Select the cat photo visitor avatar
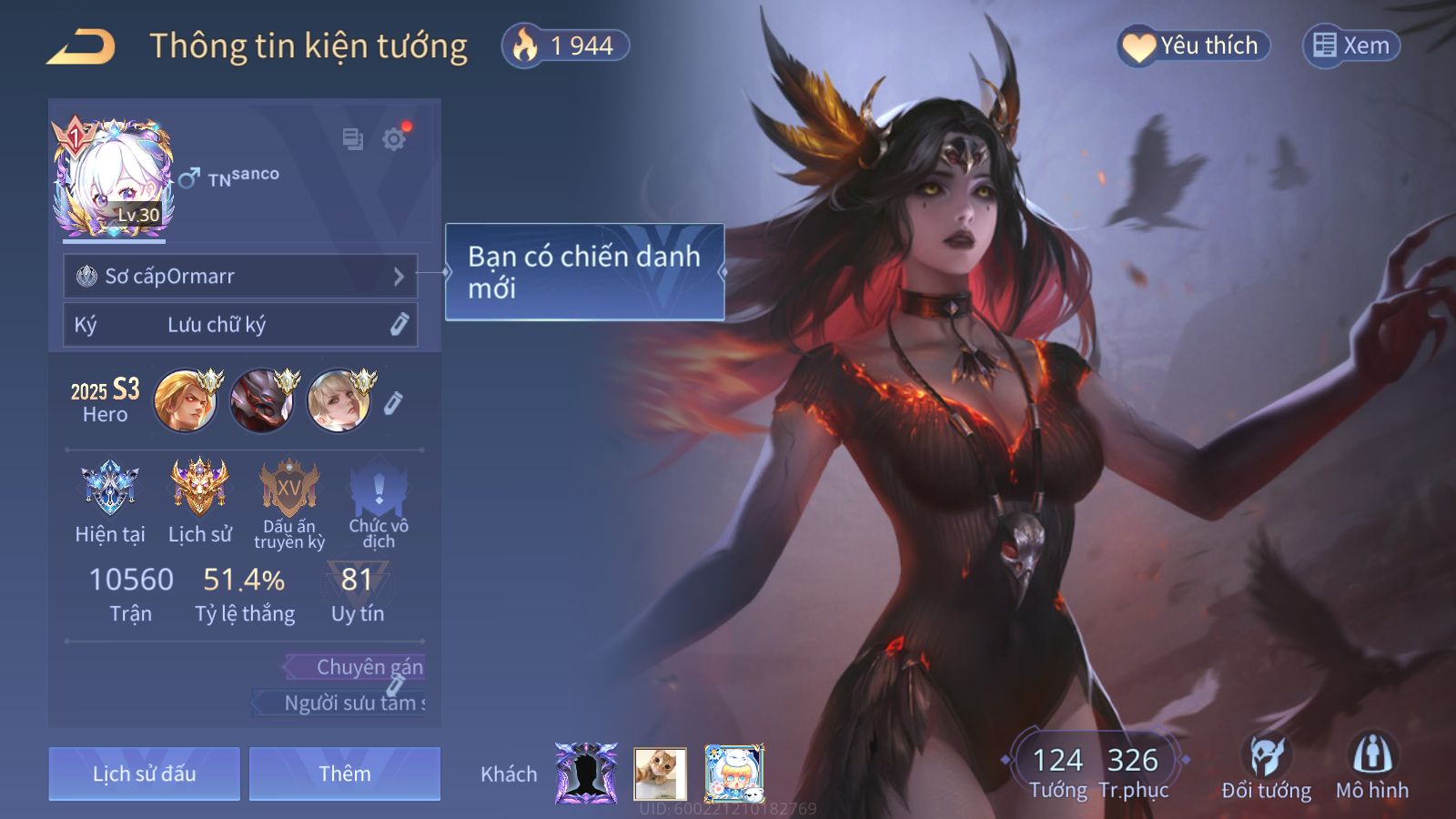 tap(660, 773)
